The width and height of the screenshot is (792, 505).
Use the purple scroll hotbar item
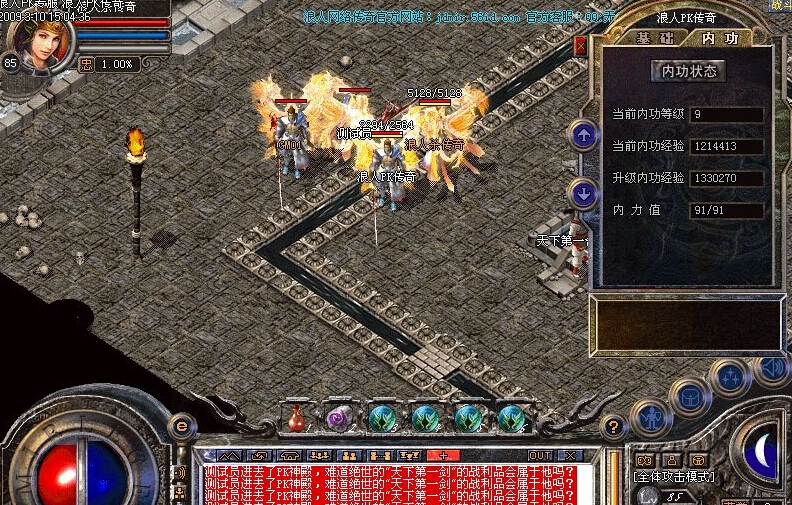coord(338,418)
